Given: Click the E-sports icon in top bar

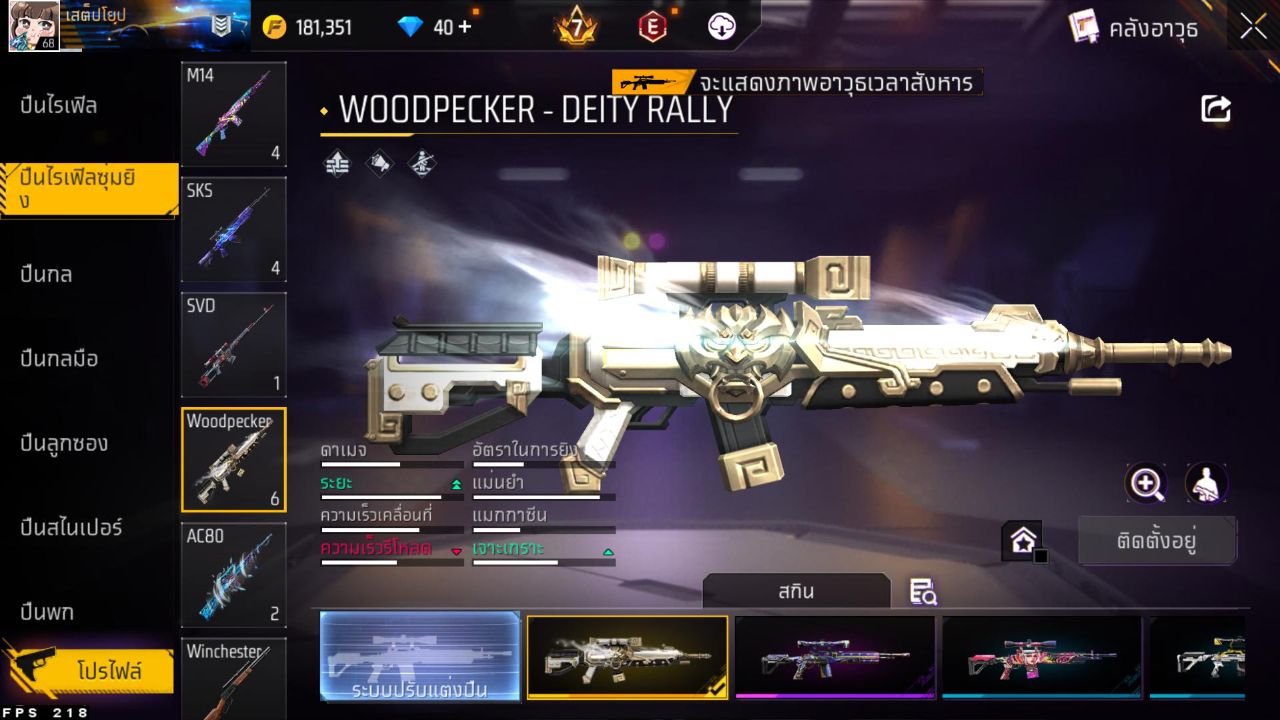Looking at the screenshot, I should point(652,27).
